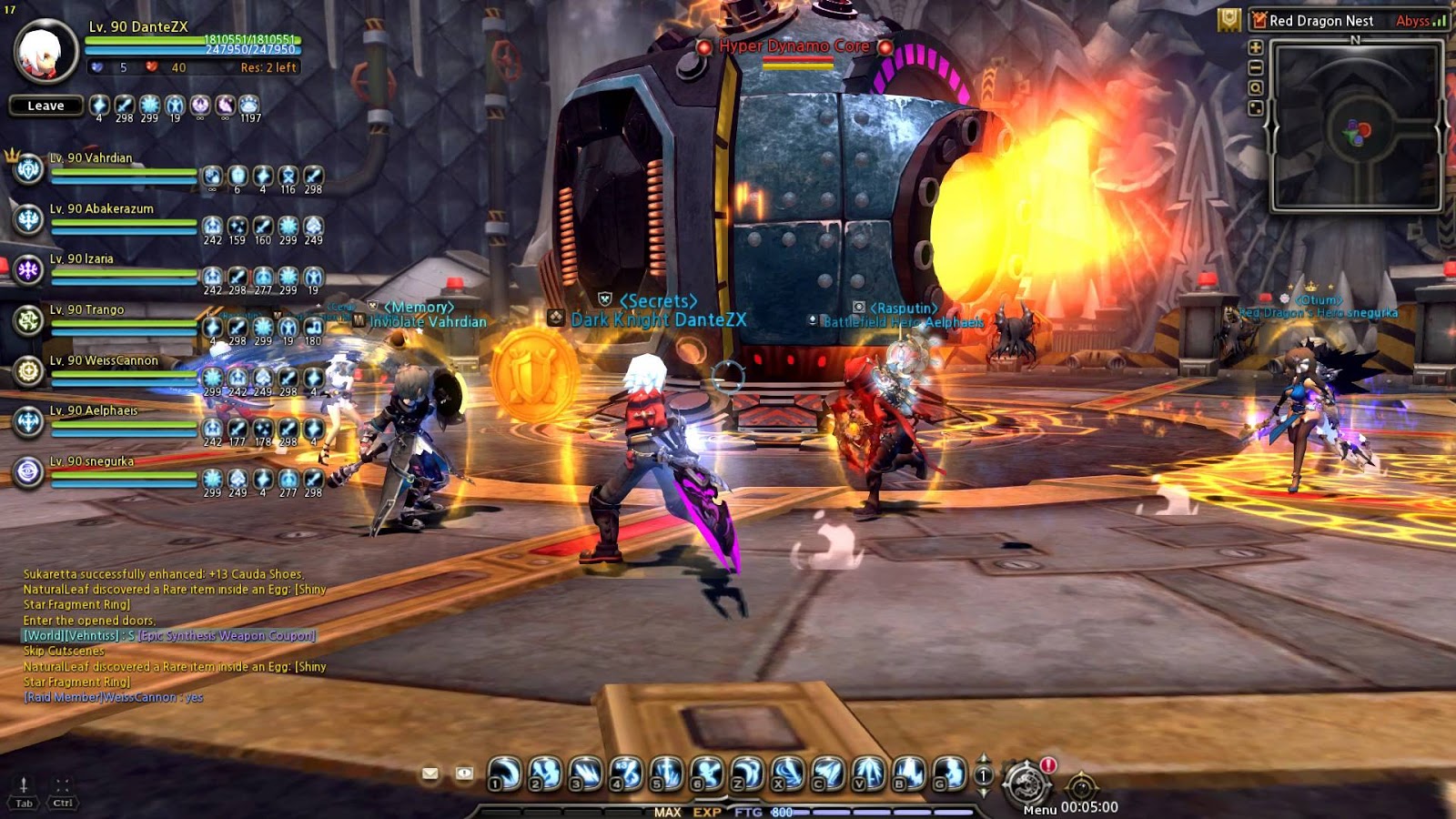Screen dimensions: 1456x819
Task: Zoom out the minimap with the minus button
Action: (x=1257, y=67)
